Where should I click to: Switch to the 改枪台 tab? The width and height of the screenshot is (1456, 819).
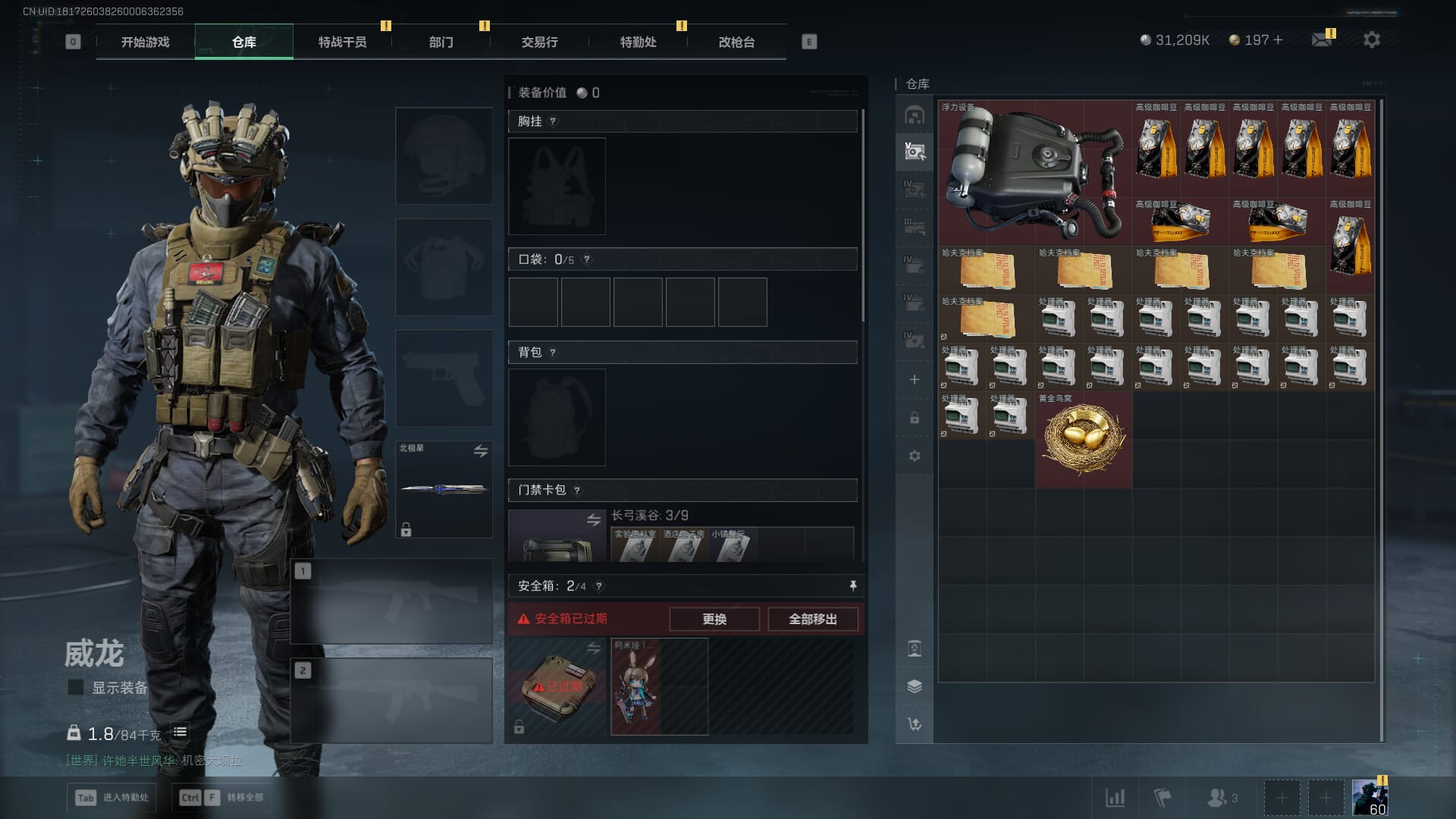click(736, 42)
